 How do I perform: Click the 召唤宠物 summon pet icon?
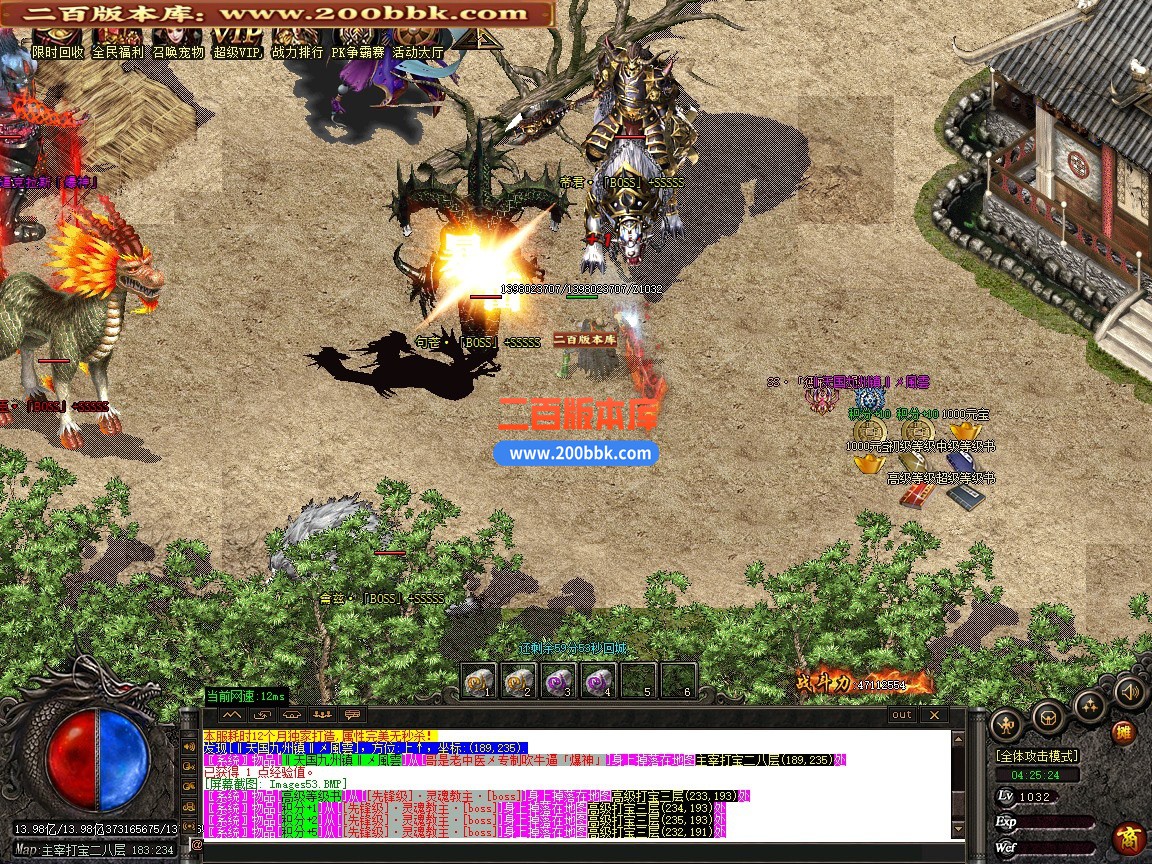(x=178, y=44)
